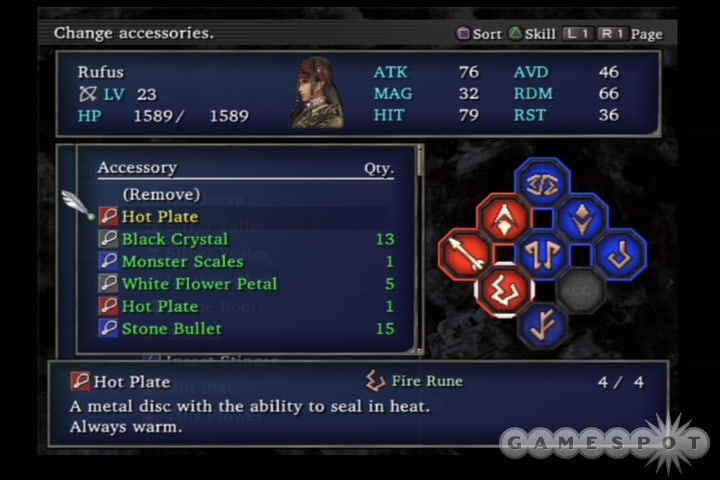Choose the central blue twin-arrow rune slot
Viewport: 720px width, 480px height.
coord(542,254)
